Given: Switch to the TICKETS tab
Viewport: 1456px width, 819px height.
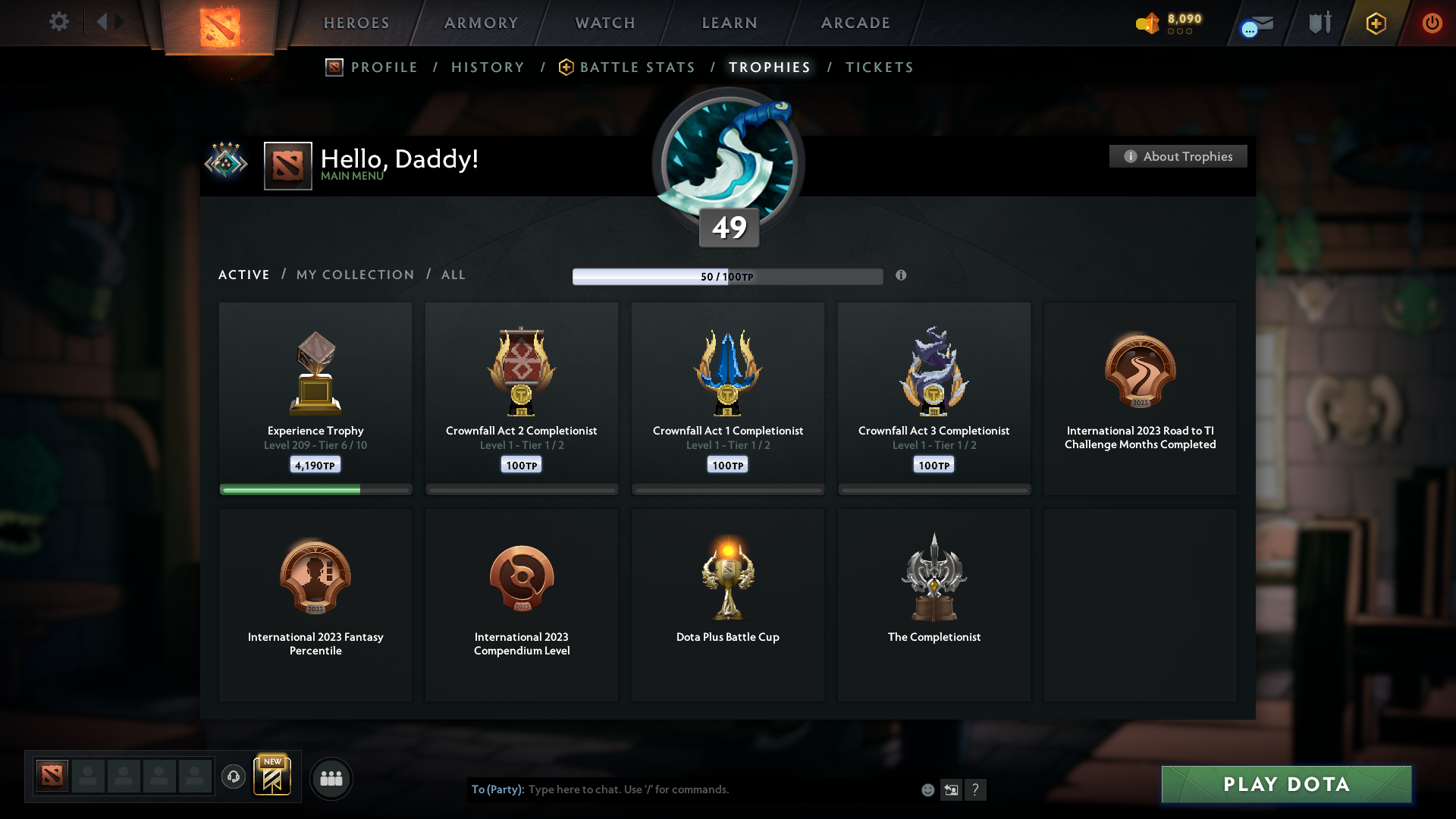Looking at the screenshot, I should pyautogui.click(x=880, y=67).
